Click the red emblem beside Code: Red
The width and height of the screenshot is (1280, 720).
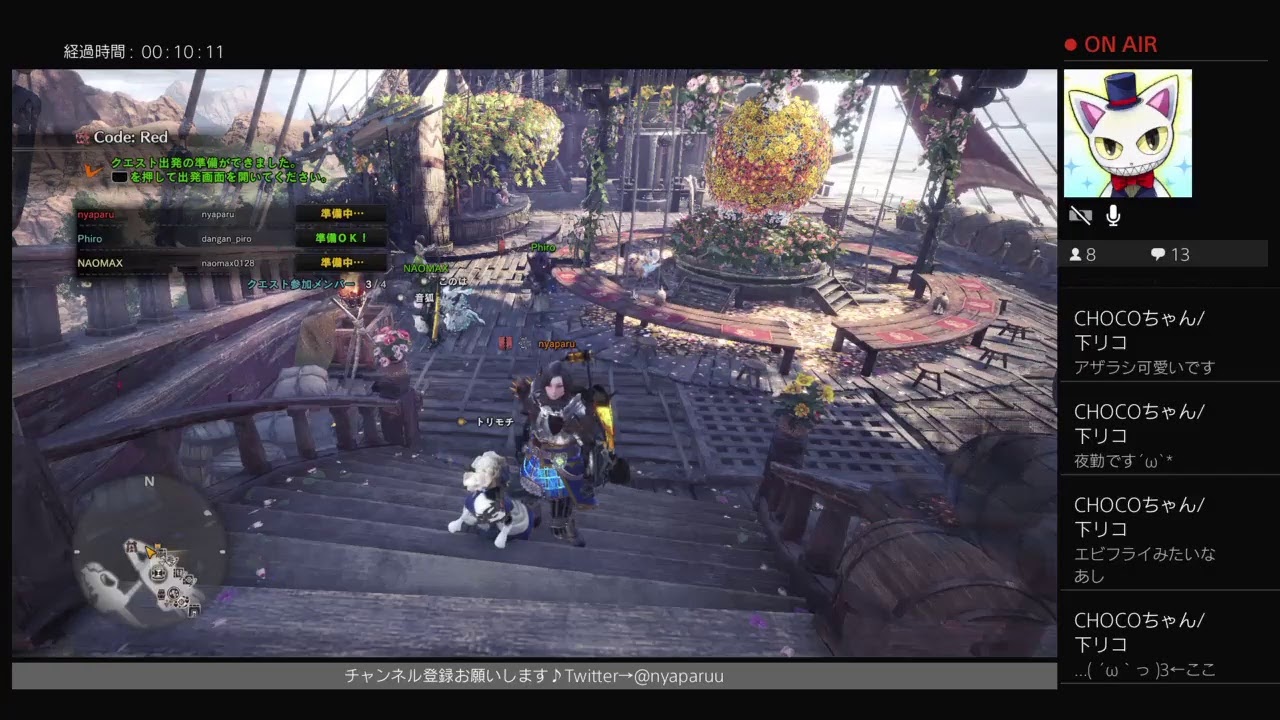85,137
